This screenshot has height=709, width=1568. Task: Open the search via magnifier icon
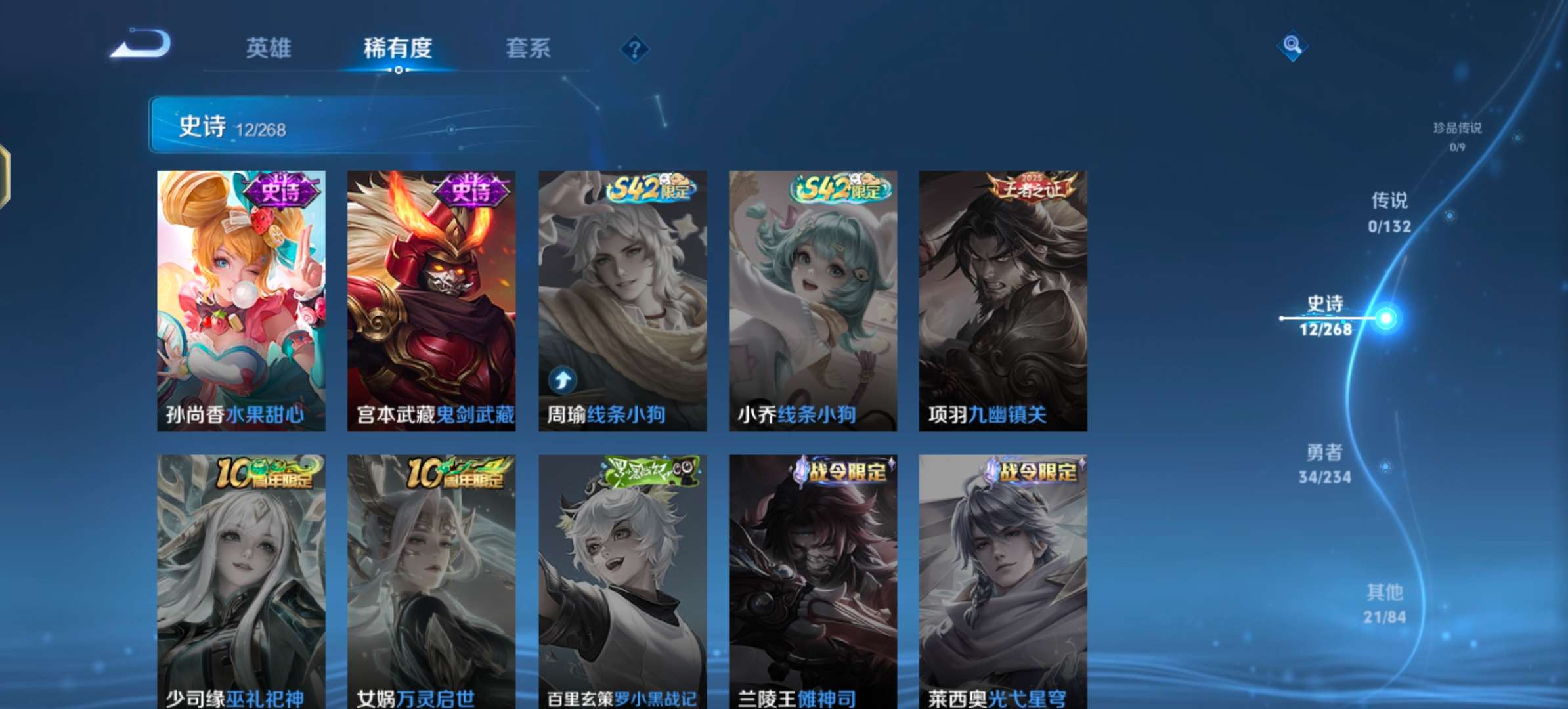[x=1292, y=45]
